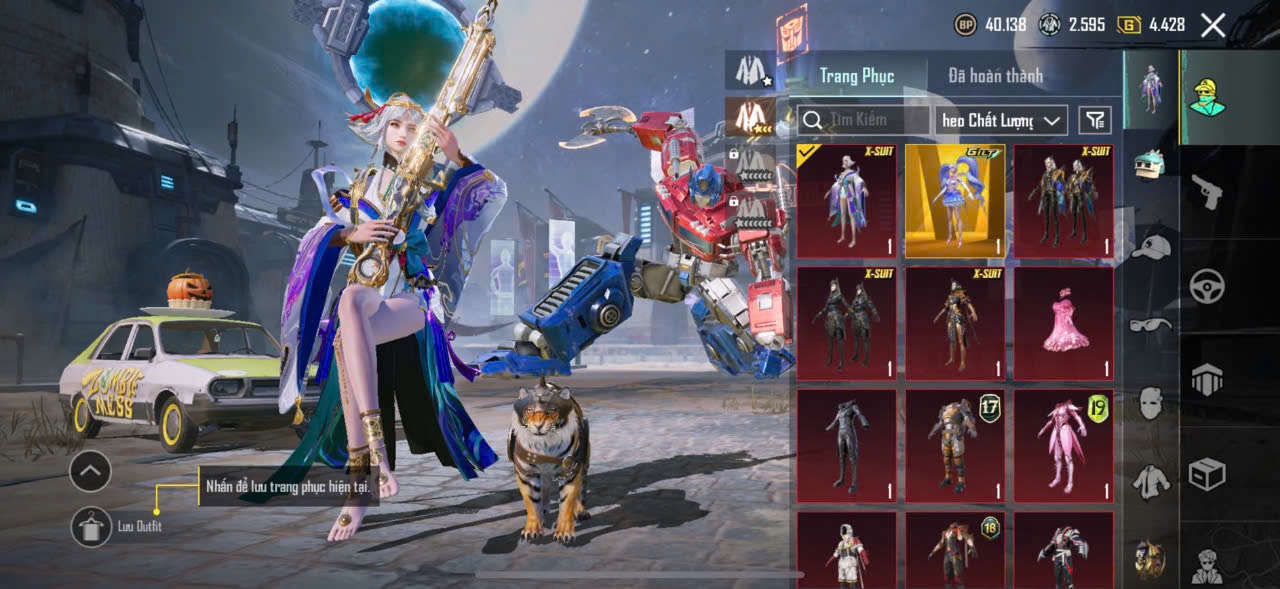The height and width of the screenshot is (589, 1280).
Task: Pick the orange armor outfit with badge 17
Action: click(955, 445)
